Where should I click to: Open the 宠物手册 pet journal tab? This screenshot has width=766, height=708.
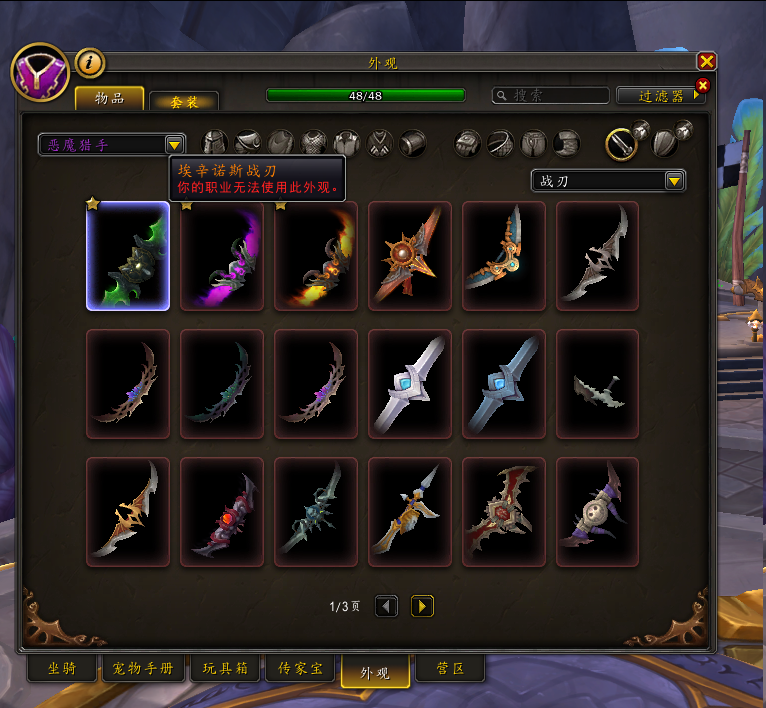point(144,668)
